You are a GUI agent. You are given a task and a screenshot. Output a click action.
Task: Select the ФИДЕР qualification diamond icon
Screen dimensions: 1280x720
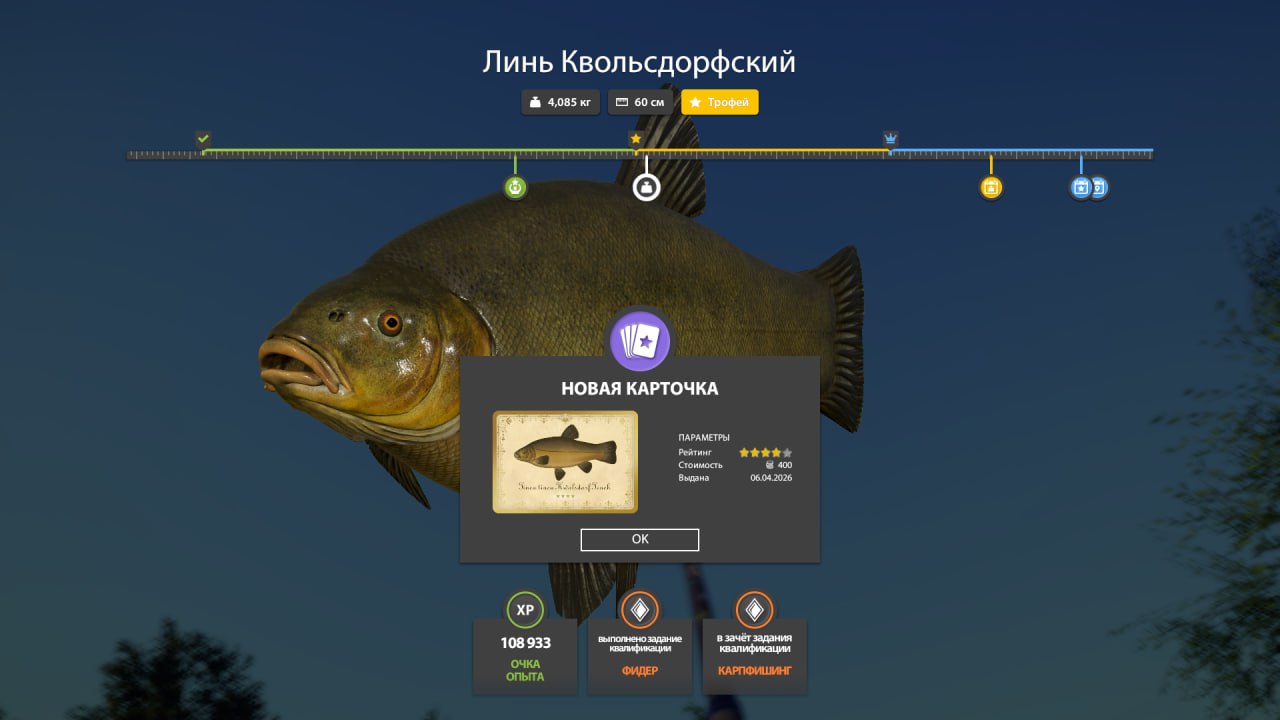click(x=640, y=610)
